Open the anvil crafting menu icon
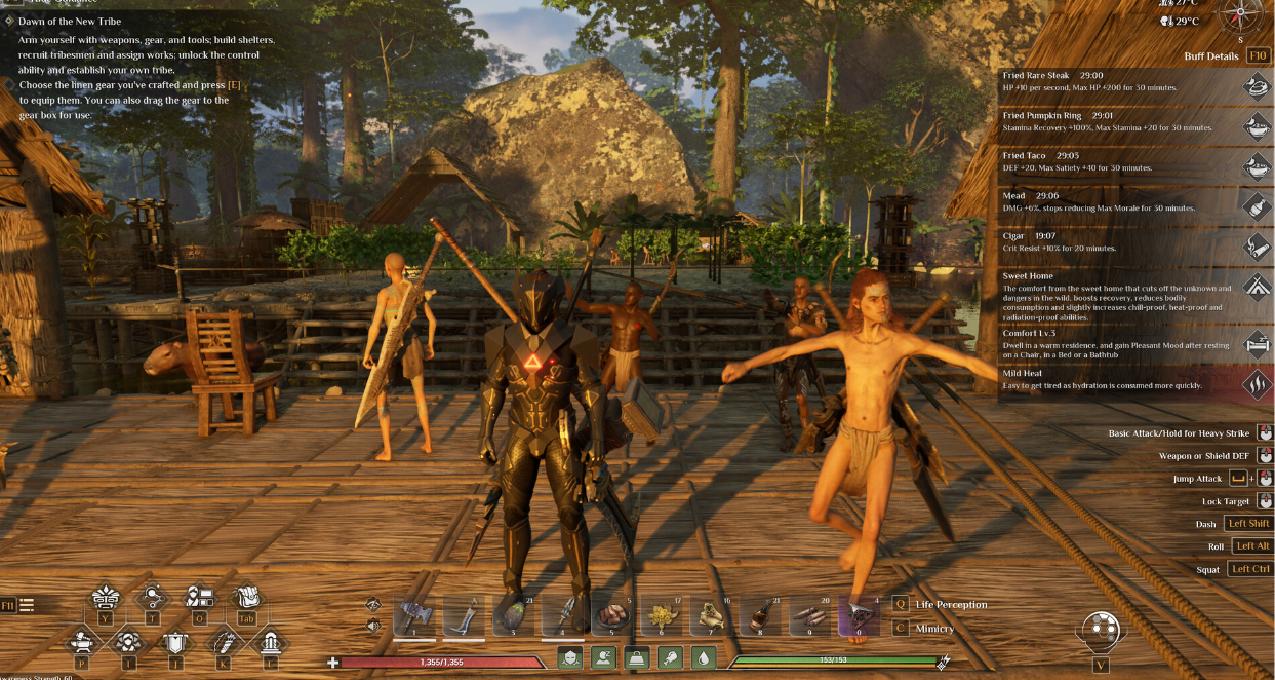 (79, 643)
